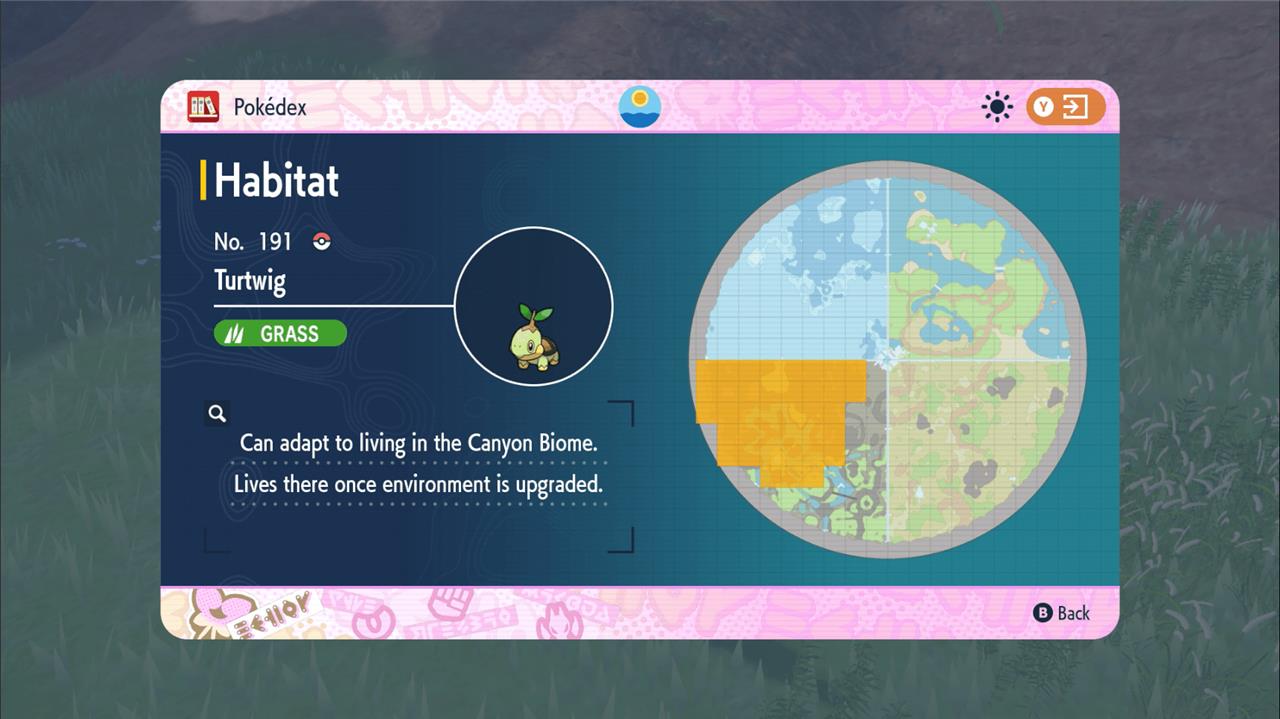
Task: Click the Pokédex book icon
Action: click(203, 107)
